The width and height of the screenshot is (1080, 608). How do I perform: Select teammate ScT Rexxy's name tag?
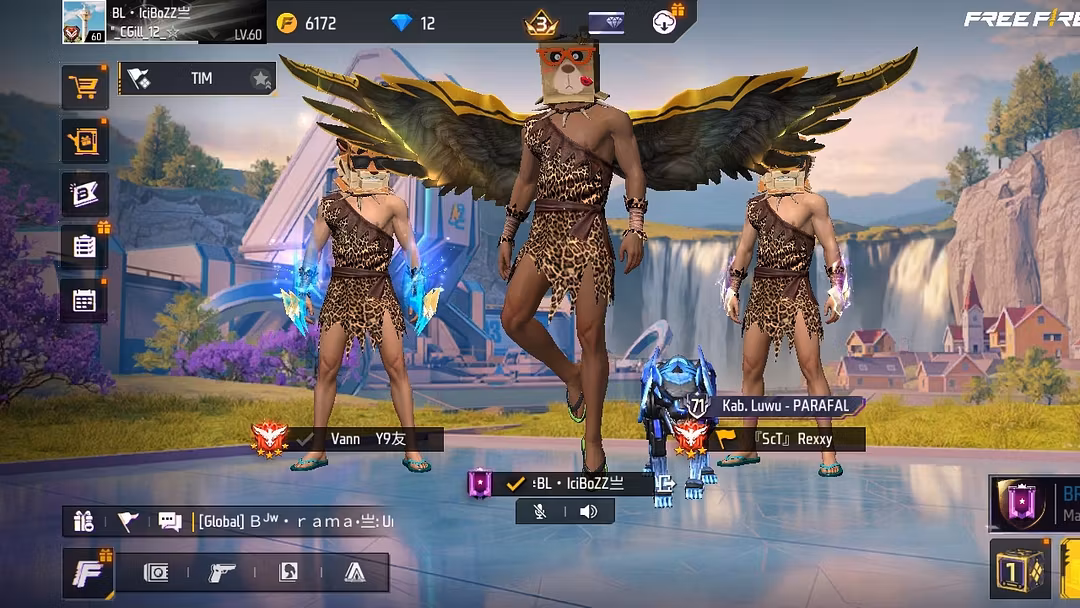[x=790, y=439]
